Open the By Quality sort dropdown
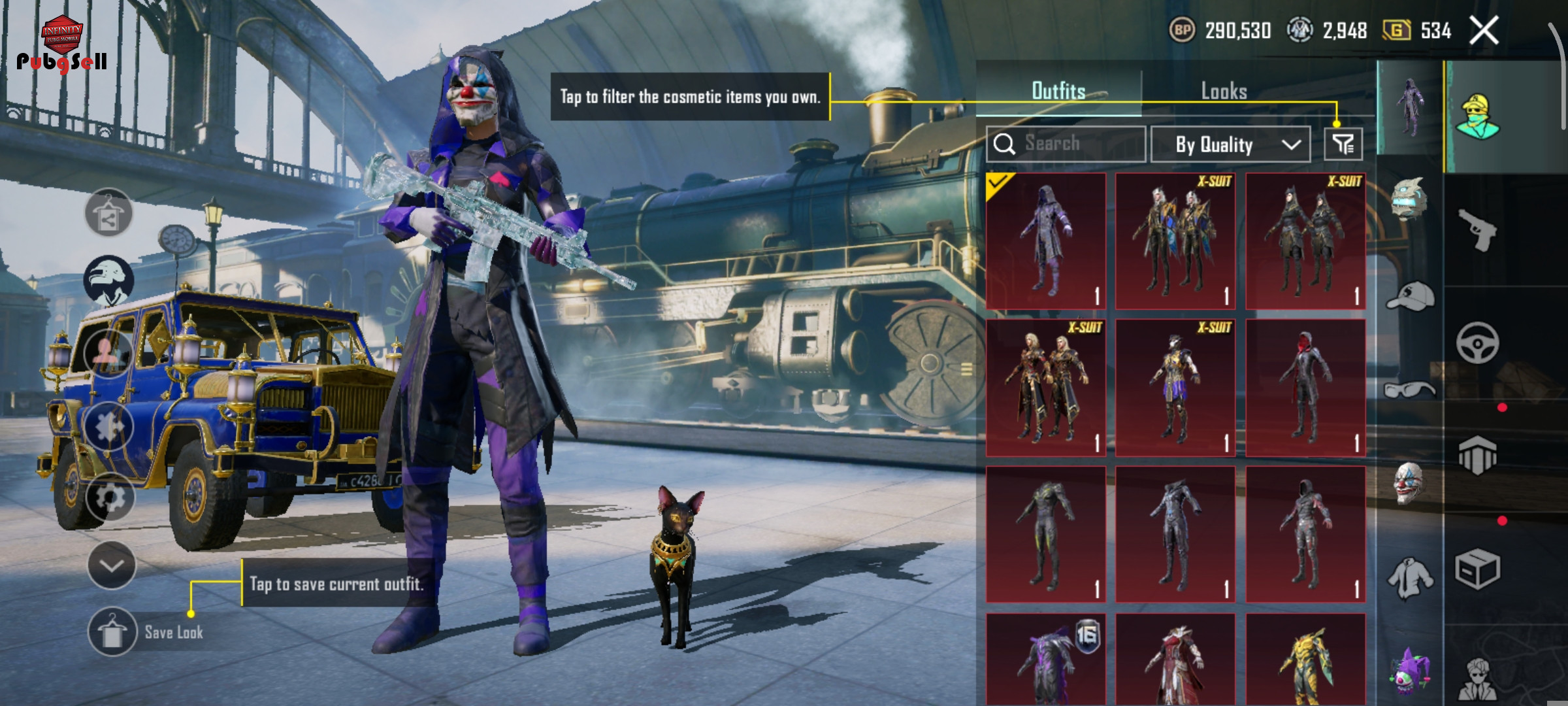The width and height of the screenshot is (1568, 706). click(1230, 144)
